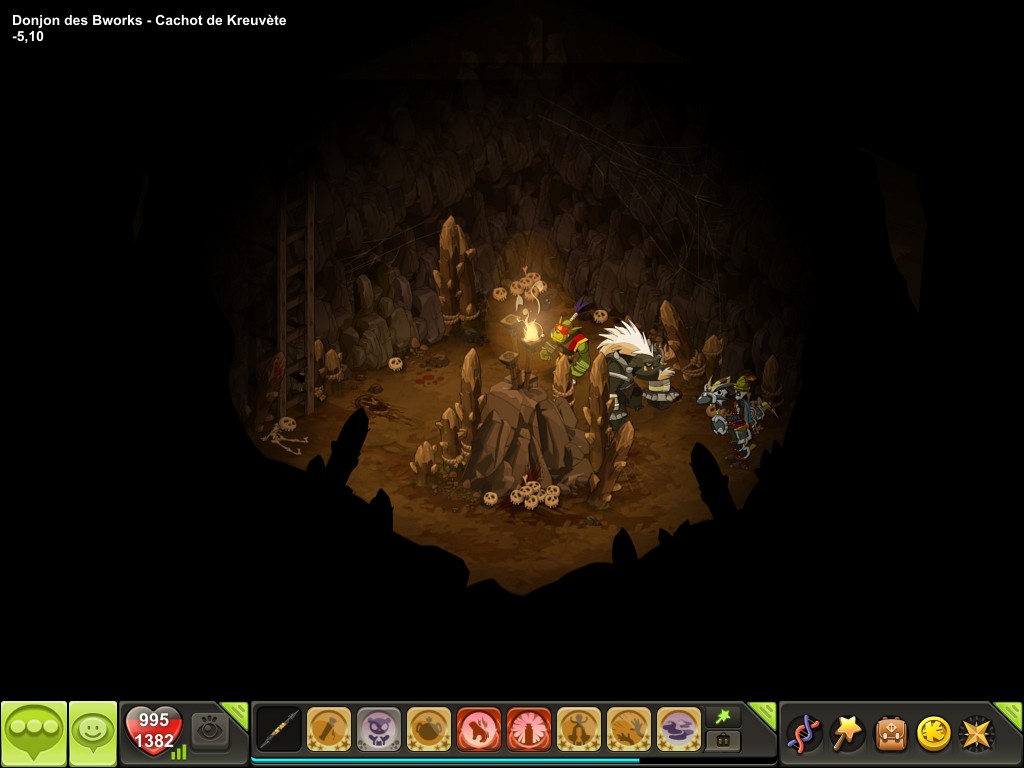Activate the hammer spell icon
Screen dimensions: 1024x768
click(x=329, y=729)
